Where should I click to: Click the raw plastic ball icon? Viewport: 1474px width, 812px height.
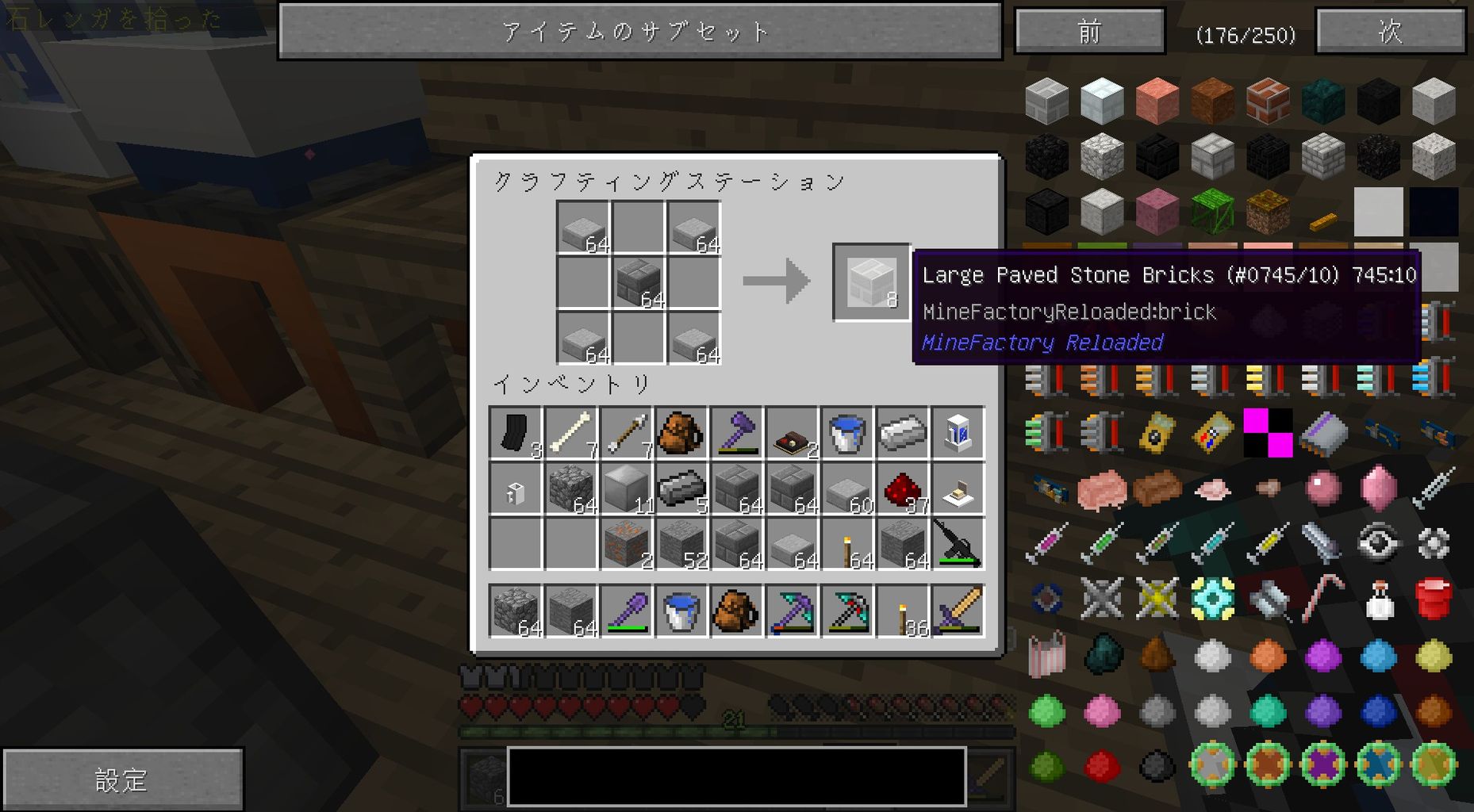(x=1212, y=656)
